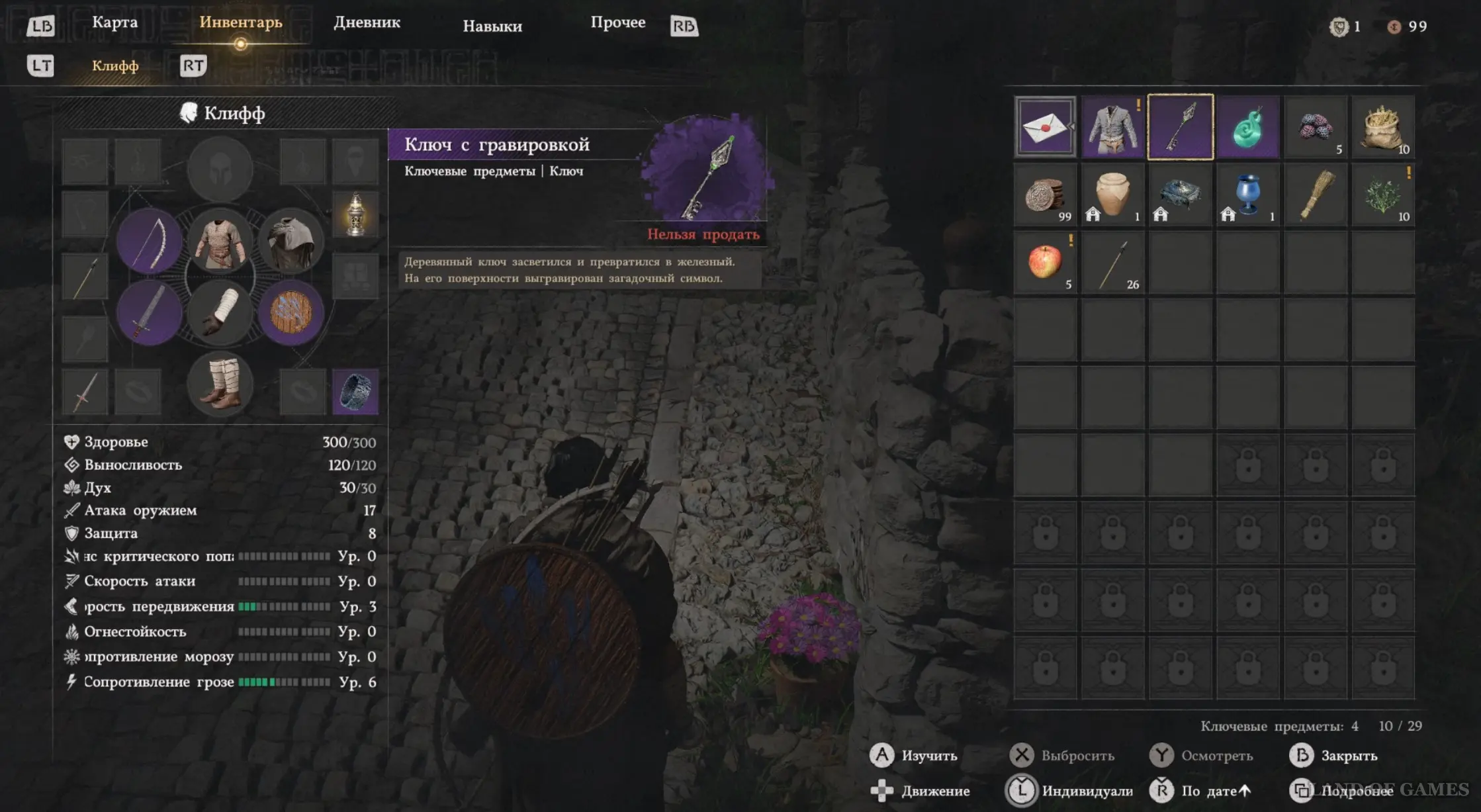
Task: Select the equipped bow slot
Action: (x=149, y=240)
